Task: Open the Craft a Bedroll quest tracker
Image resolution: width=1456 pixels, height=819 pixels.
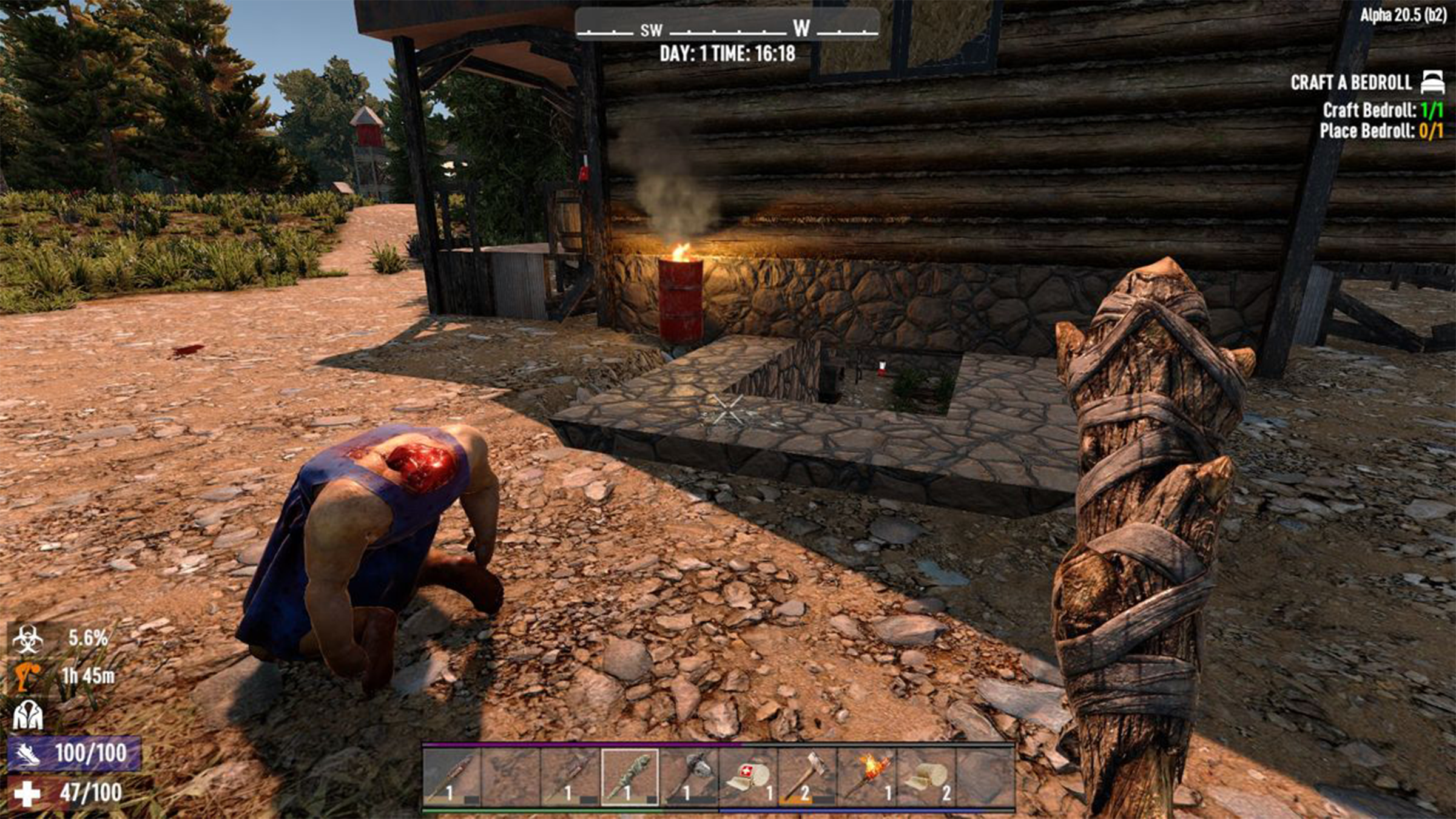Action: tap(1350, 83)
